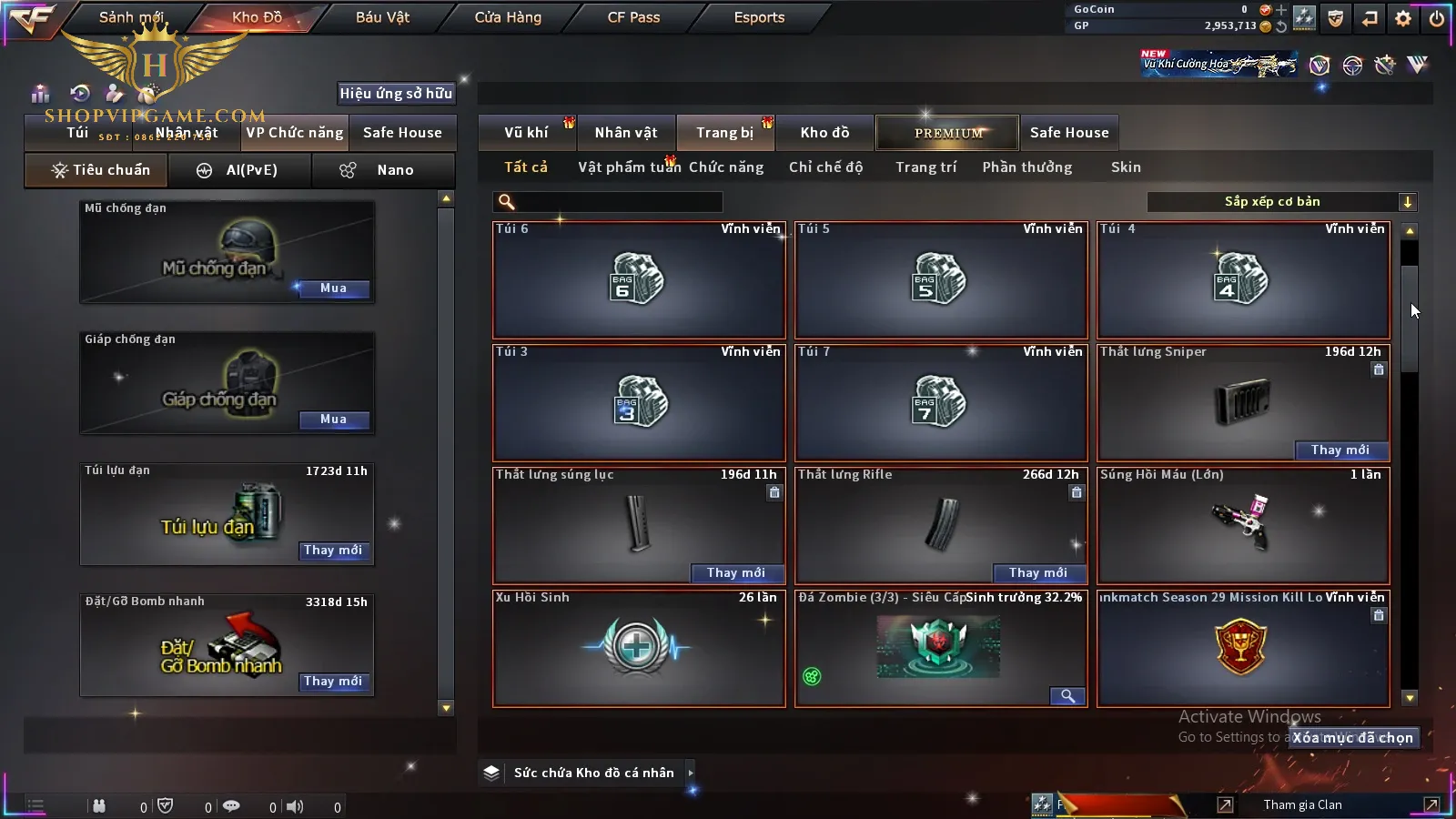Screen dimensions: 1456x819
Task: Select the PREMIUM tab
Action: pyautogui.click(x=948, y=133)
